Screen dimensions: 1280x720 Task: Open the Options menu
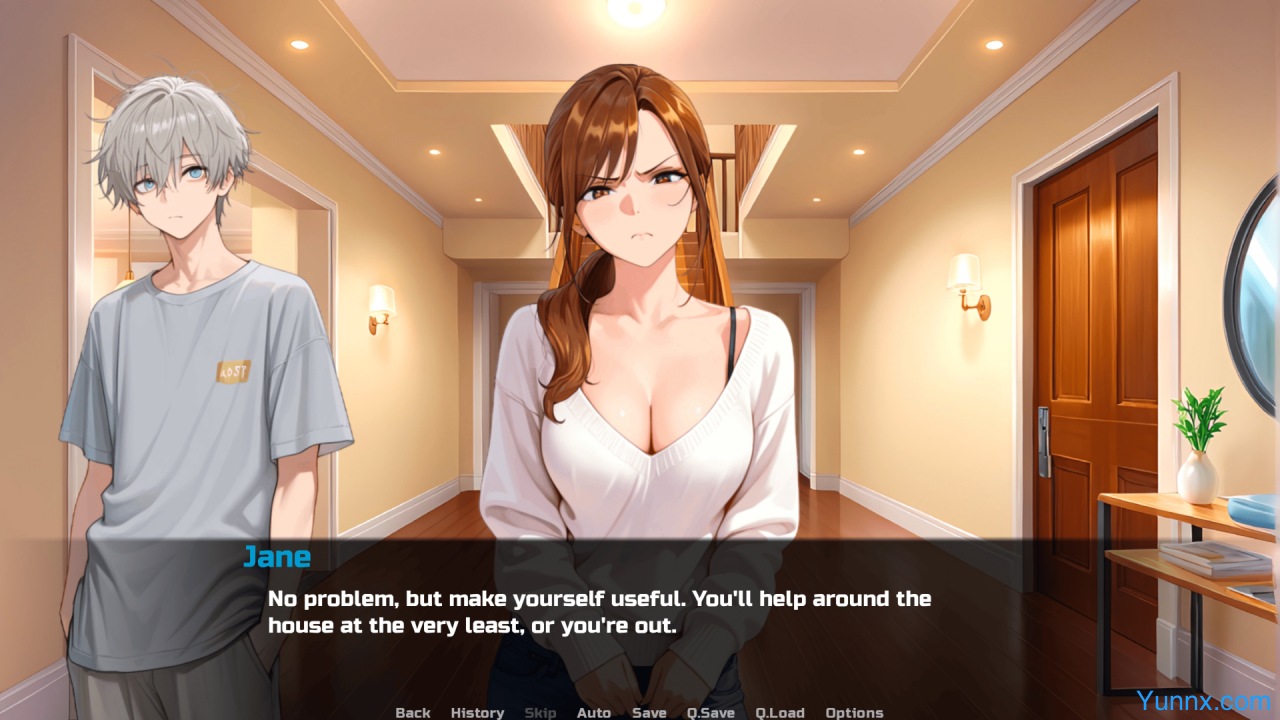click(x=854, y=712)
